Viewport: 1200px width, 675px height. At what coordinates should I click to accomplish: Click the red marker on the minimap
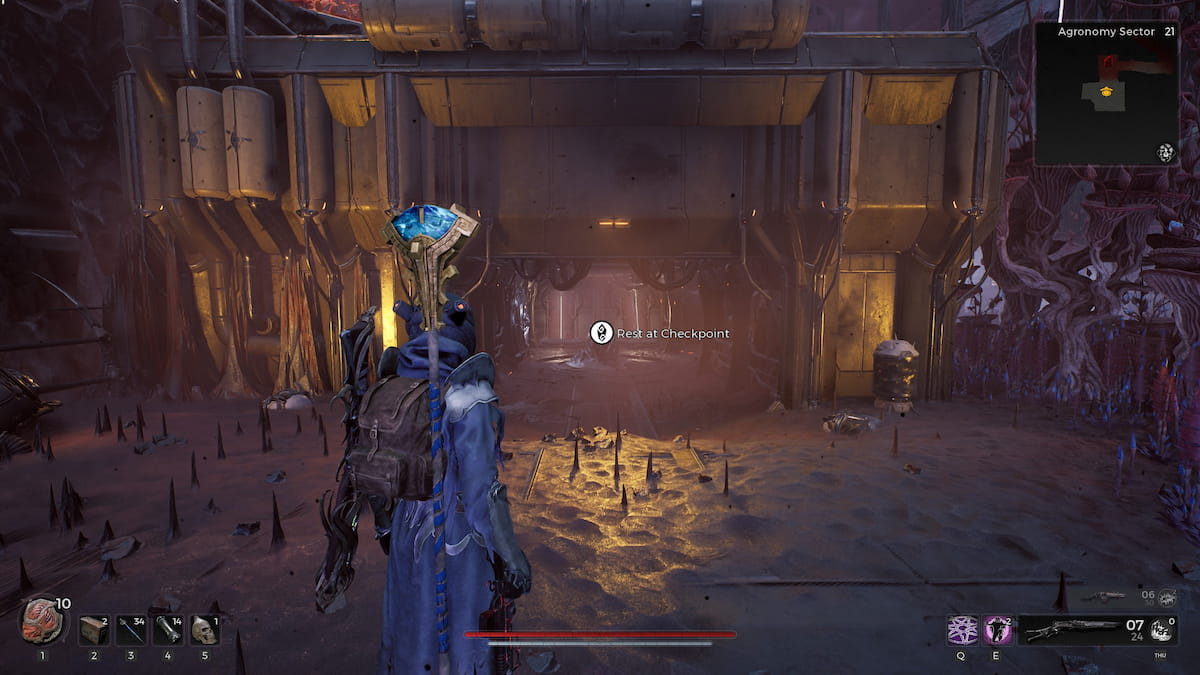click(x=1108, y=67)
